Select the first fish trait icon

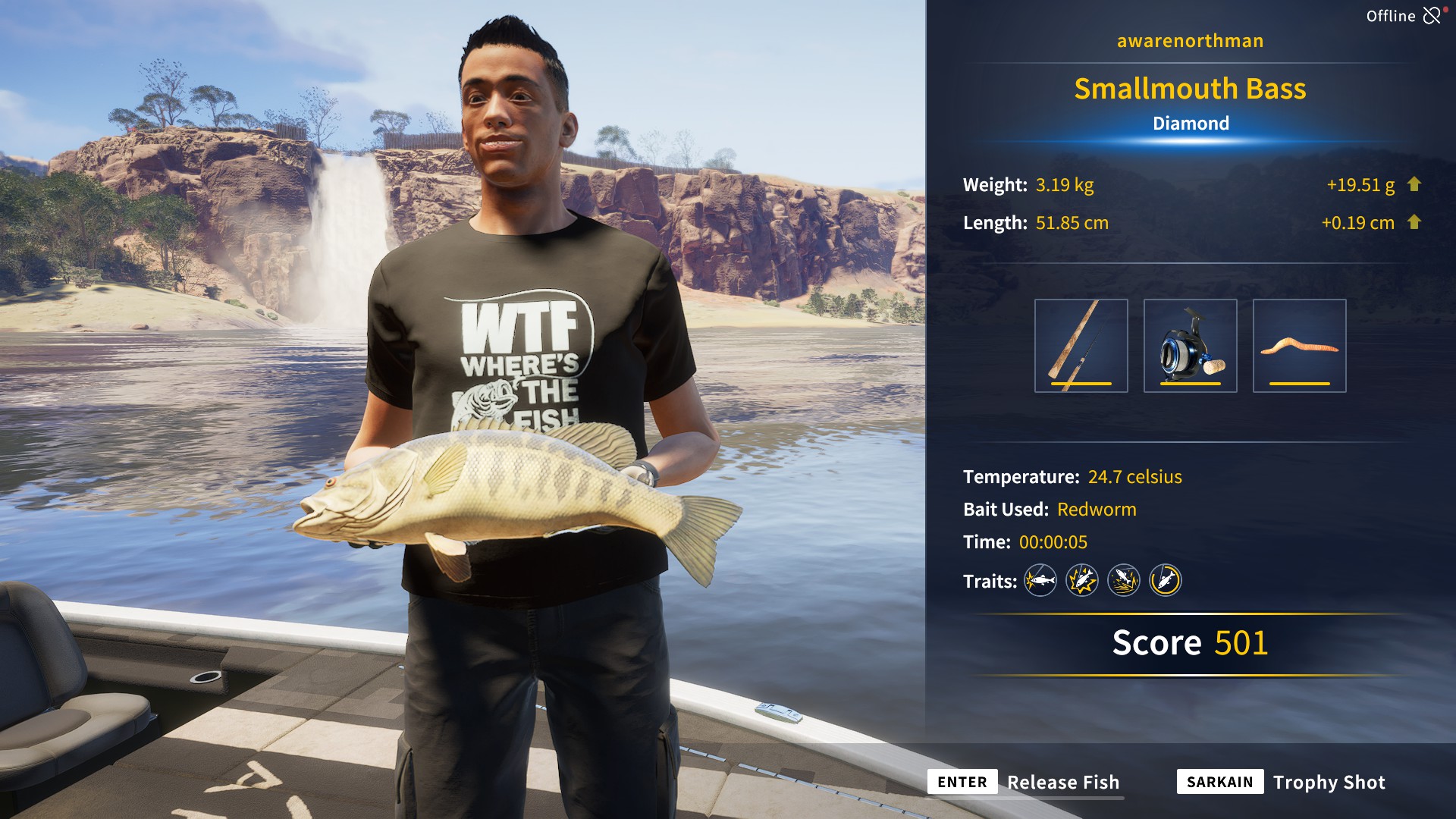click(x=1040, y=581)
